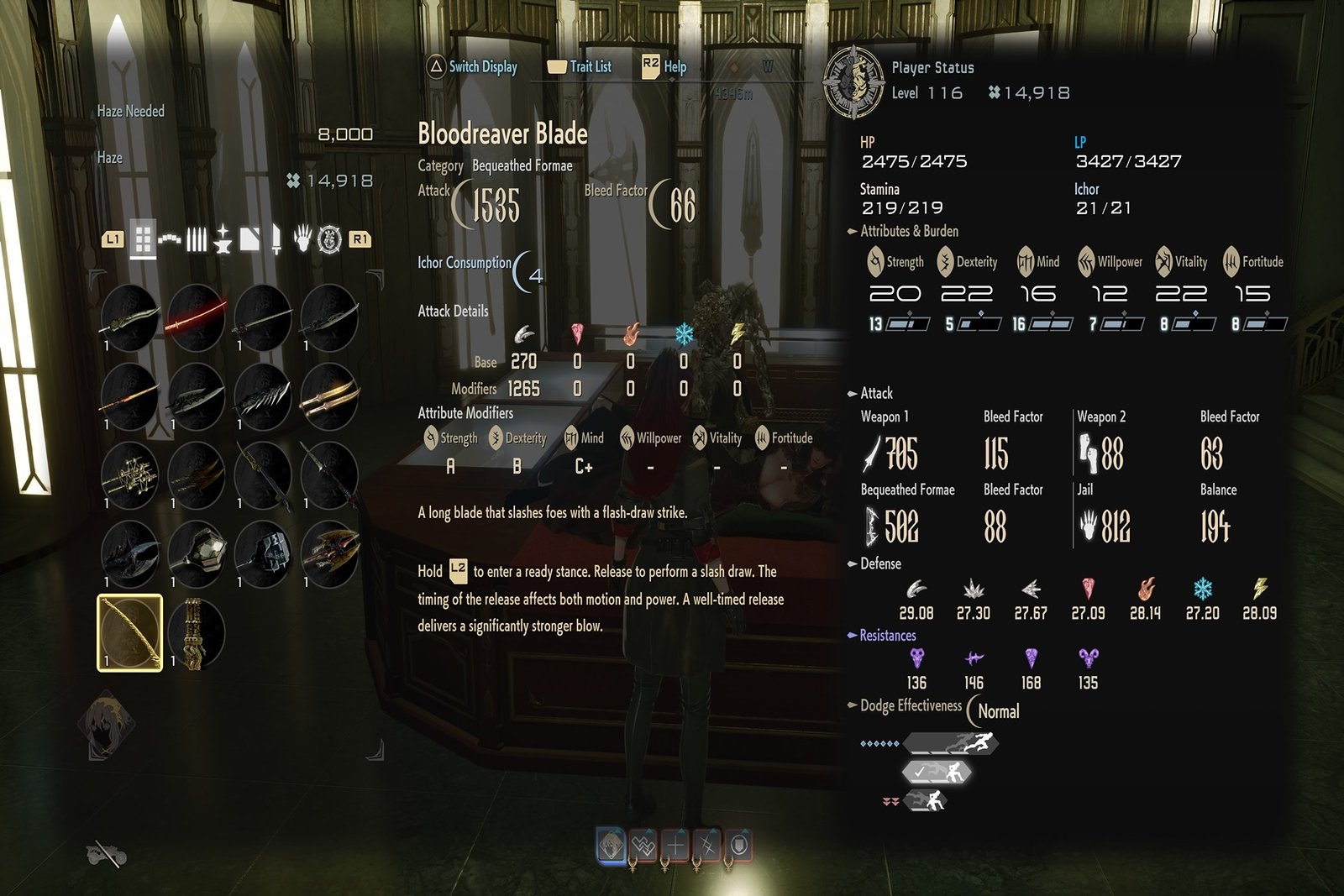Select the ornate golden totem weapon slot
Screen dimensions: 1344x896
point(196,632)
